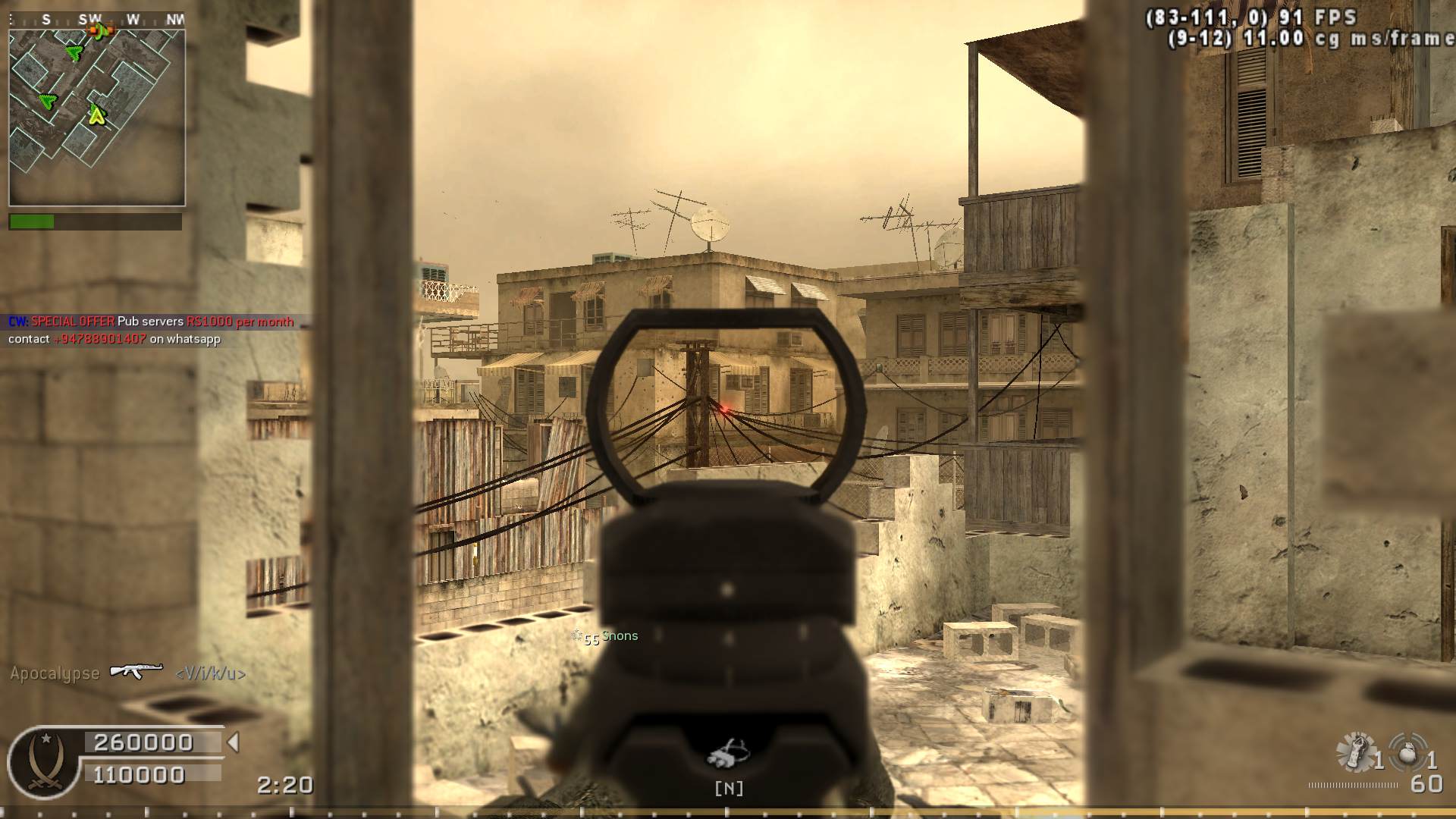Click the minimap in the corner
This screenshot has height=819, width=1456.
click(97, 118)
